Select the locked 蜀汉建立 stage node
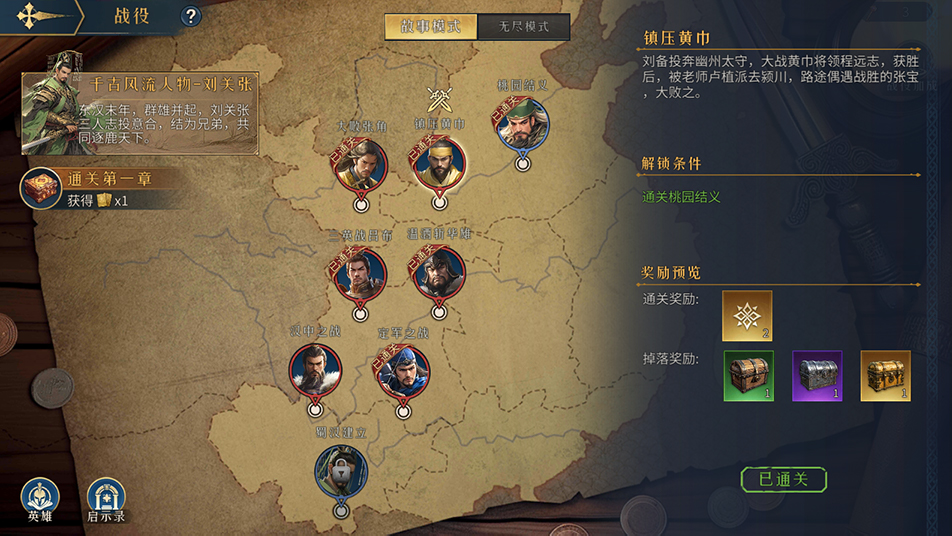Image resolution: width=952 pixels, height=536 pixels. coord(341,472)
